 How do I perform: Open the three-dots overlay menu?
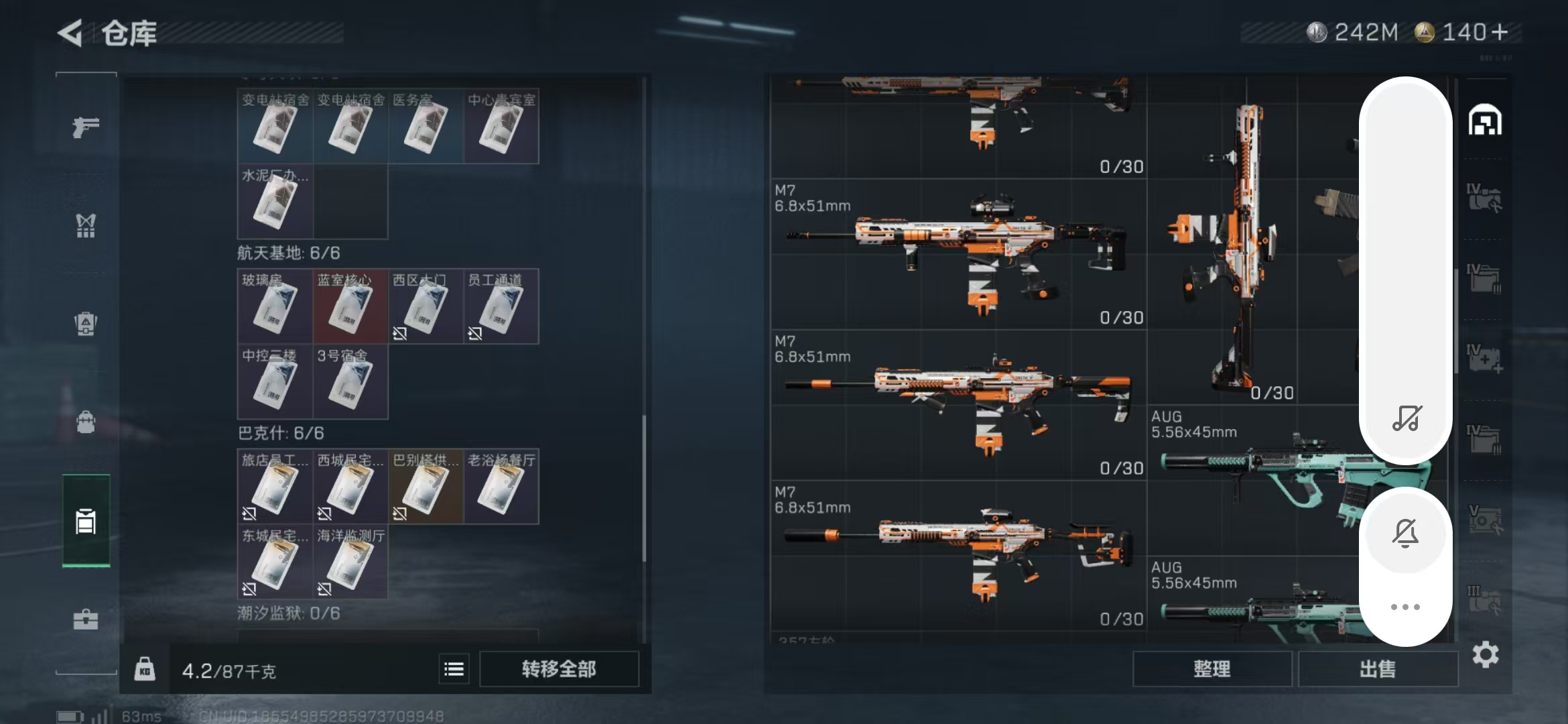(x=1405, y=607)
